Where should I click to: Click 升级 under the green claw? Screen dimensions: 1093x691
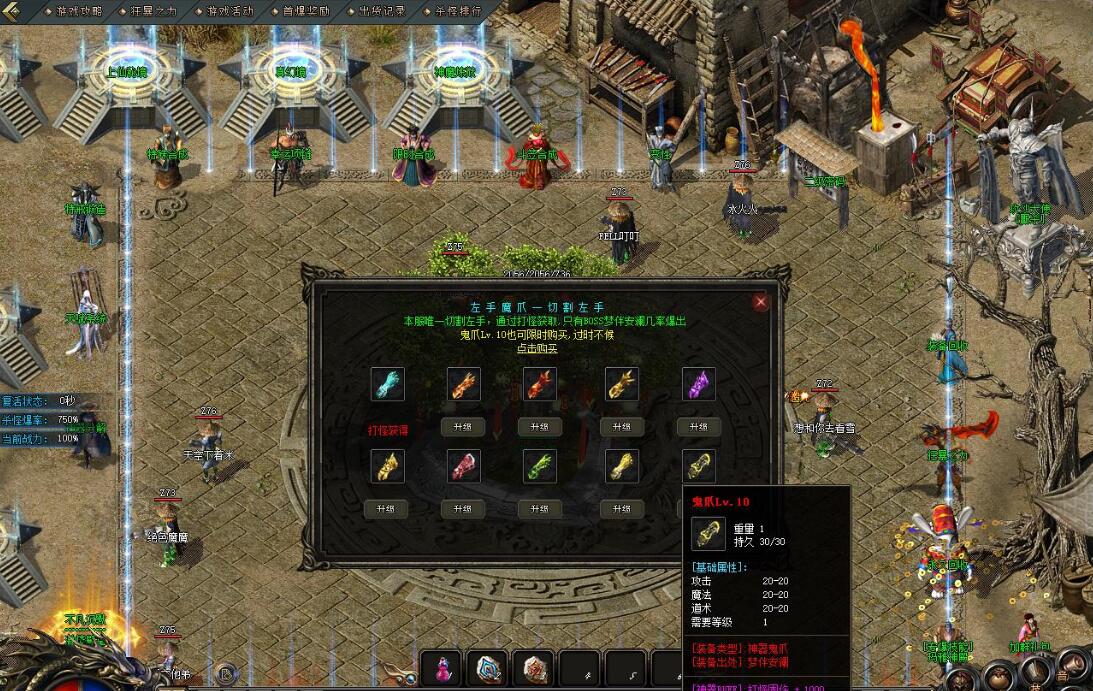tap(539, 509)
